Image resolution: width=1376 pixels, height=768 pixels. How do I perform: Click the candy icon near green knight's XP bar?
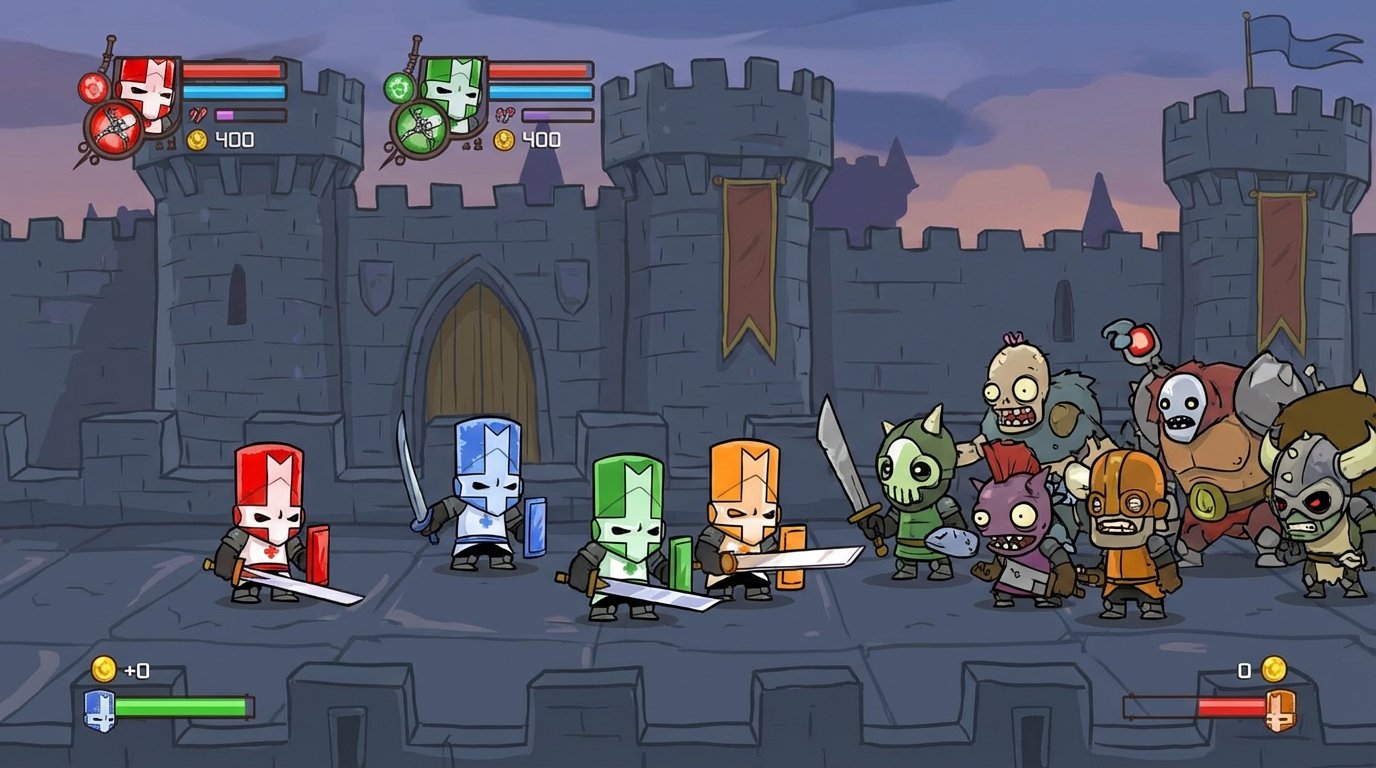[506, 113]
